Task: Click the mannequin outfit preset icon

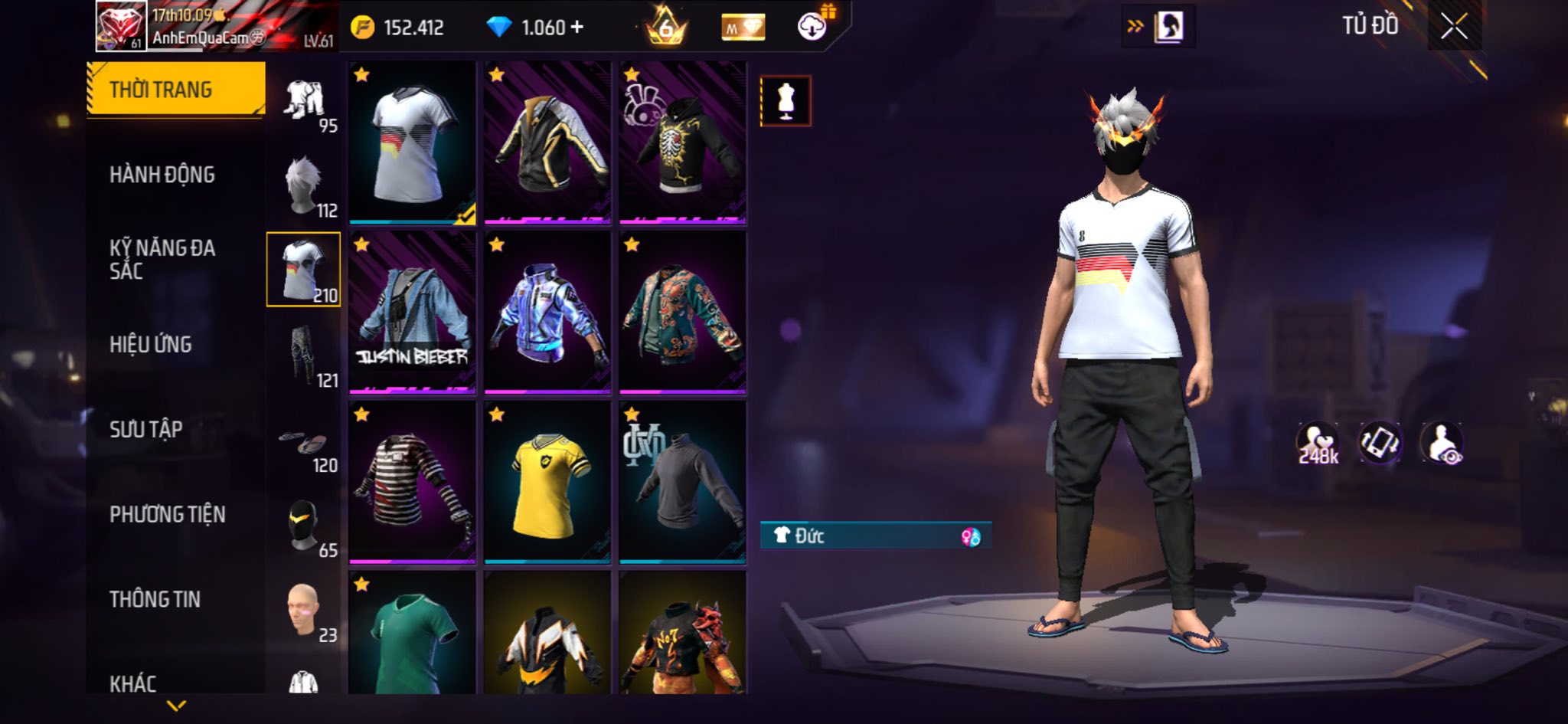Action: coord(785,101)
